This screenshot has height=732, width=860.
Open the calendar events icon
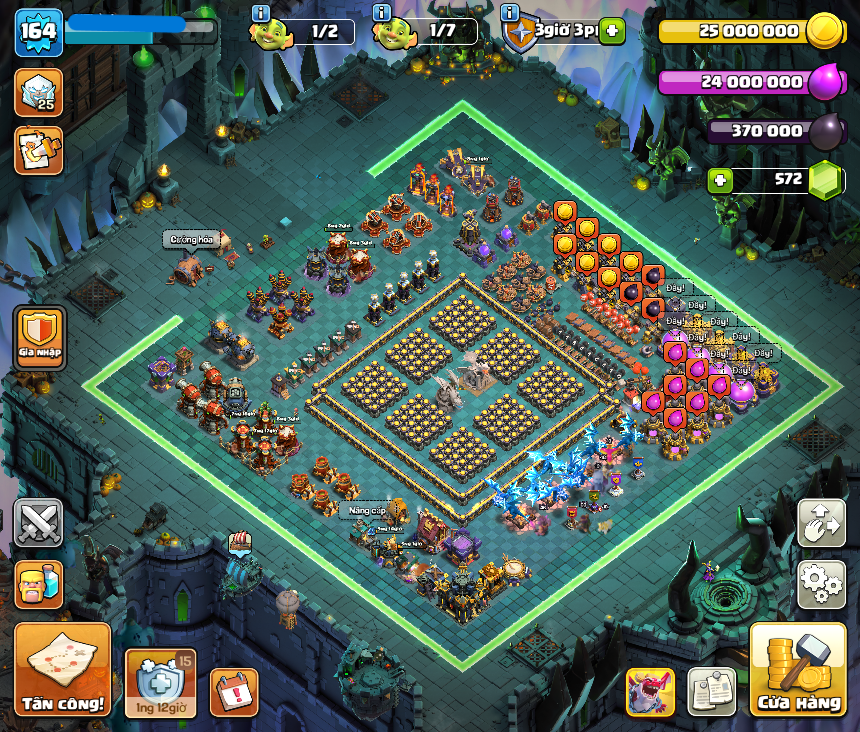click(234, 691)
